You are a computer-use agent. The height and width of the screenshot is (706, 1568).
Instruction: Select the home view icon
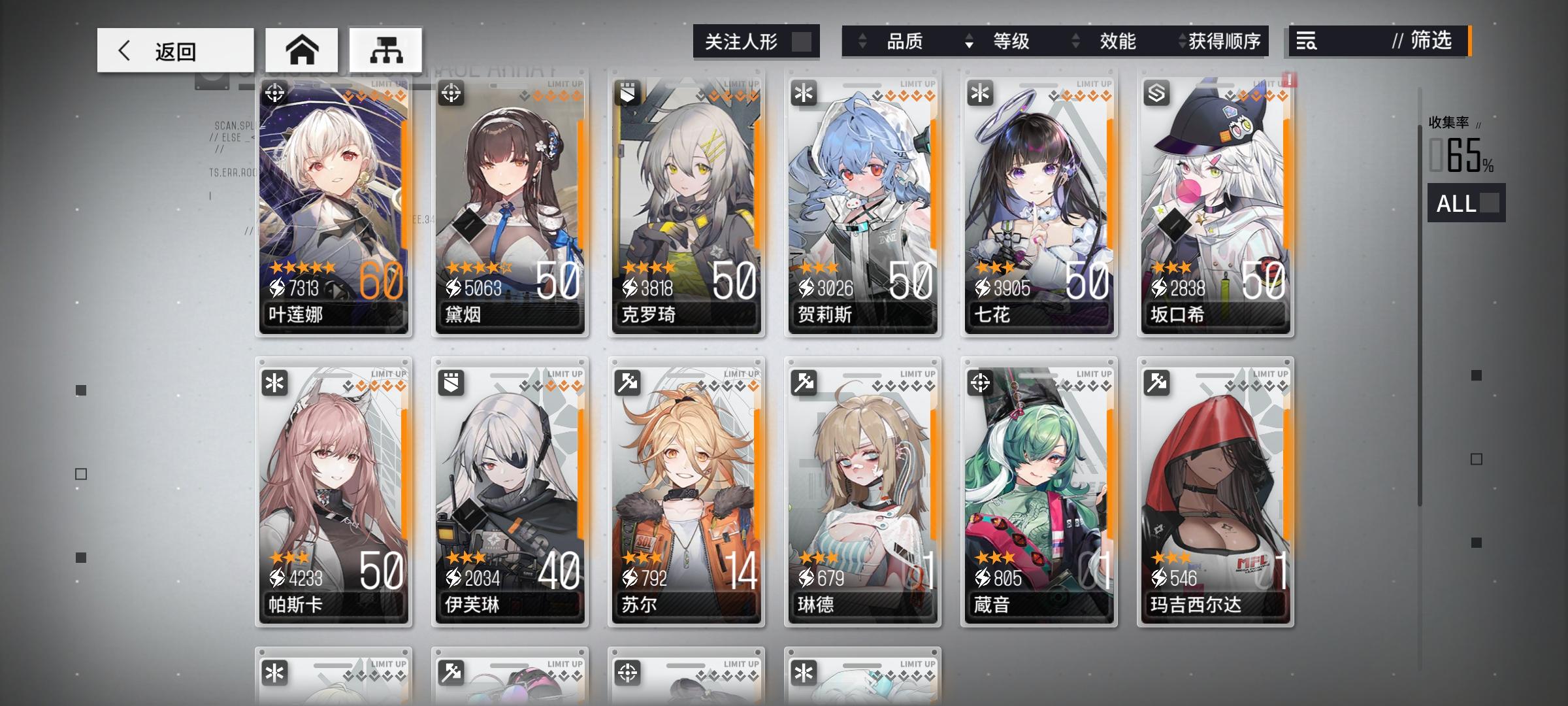pos(302,49)
